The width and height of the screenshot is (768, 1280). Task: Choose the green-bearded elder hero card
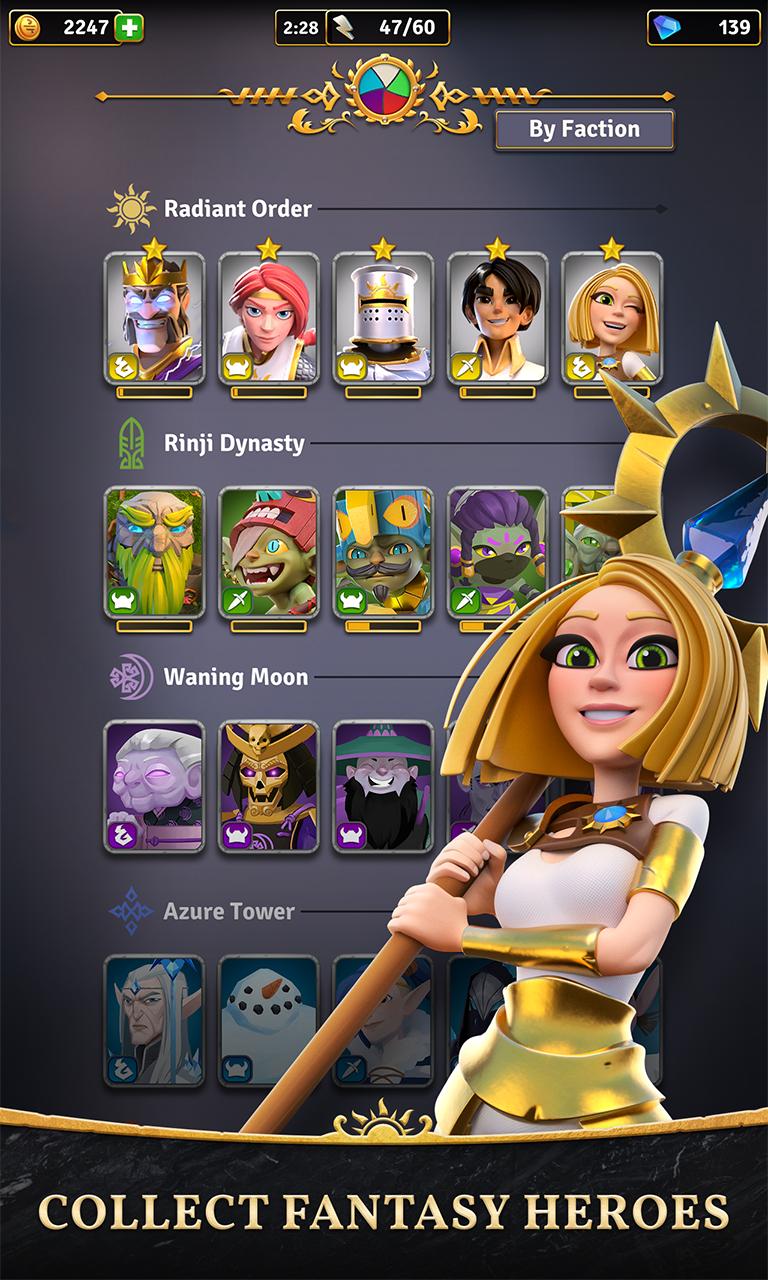coord(154,552)
